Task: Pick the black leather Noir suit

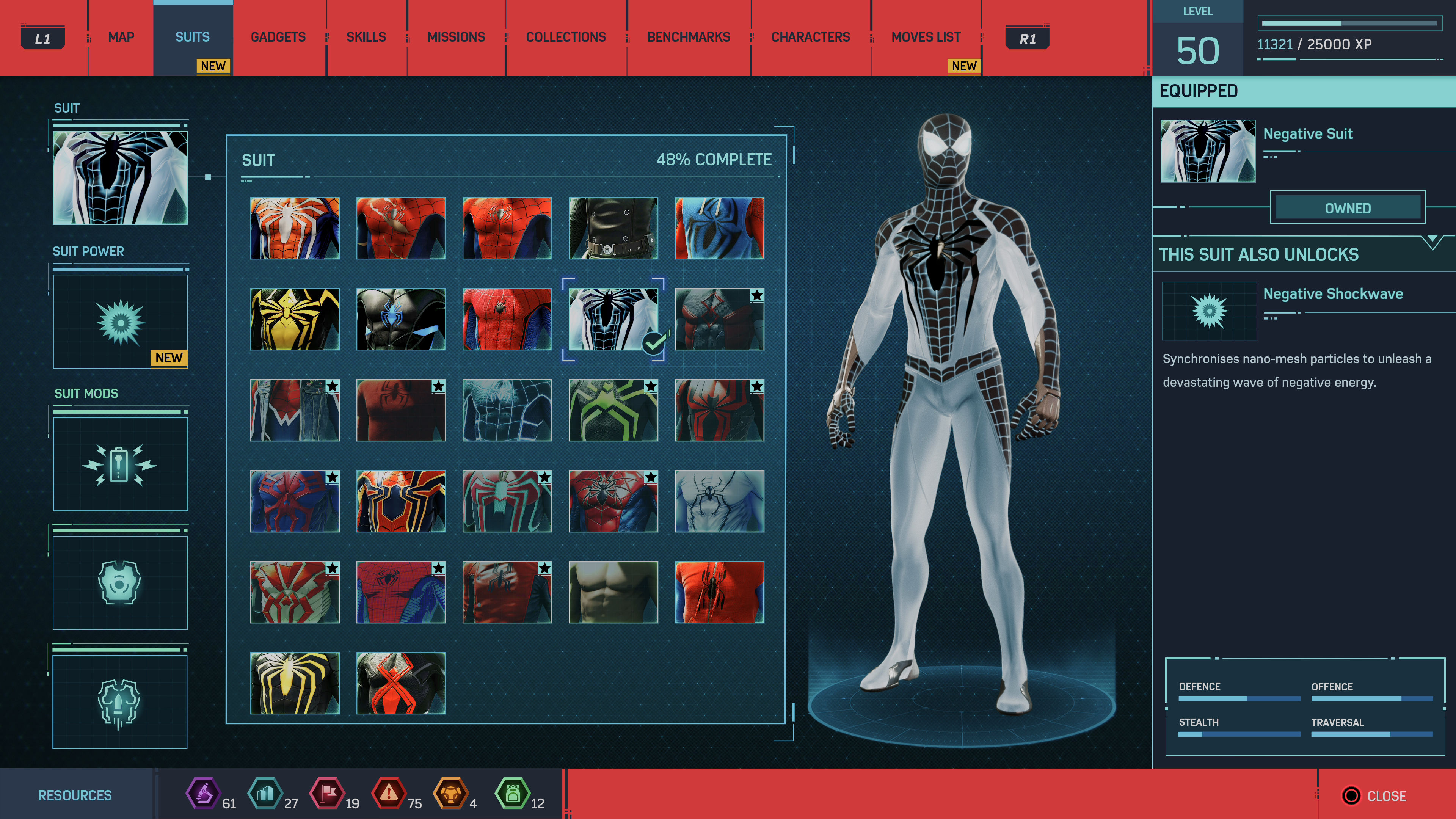Action: tap(613, 228)
